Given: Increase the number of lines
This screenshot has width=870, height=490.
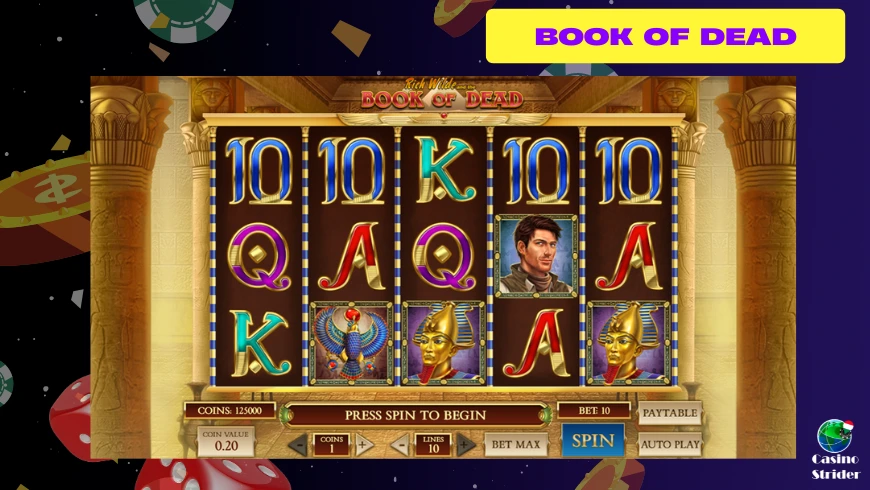Looking at the screenshot, I should (x=465, y=445).
